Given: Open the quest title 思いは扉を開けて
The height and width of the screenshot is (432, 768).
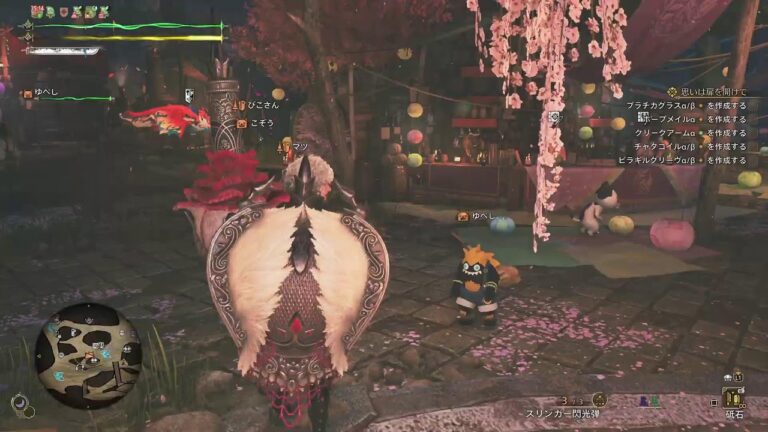Looking at the screenshot, I should (x=712, y=92).
